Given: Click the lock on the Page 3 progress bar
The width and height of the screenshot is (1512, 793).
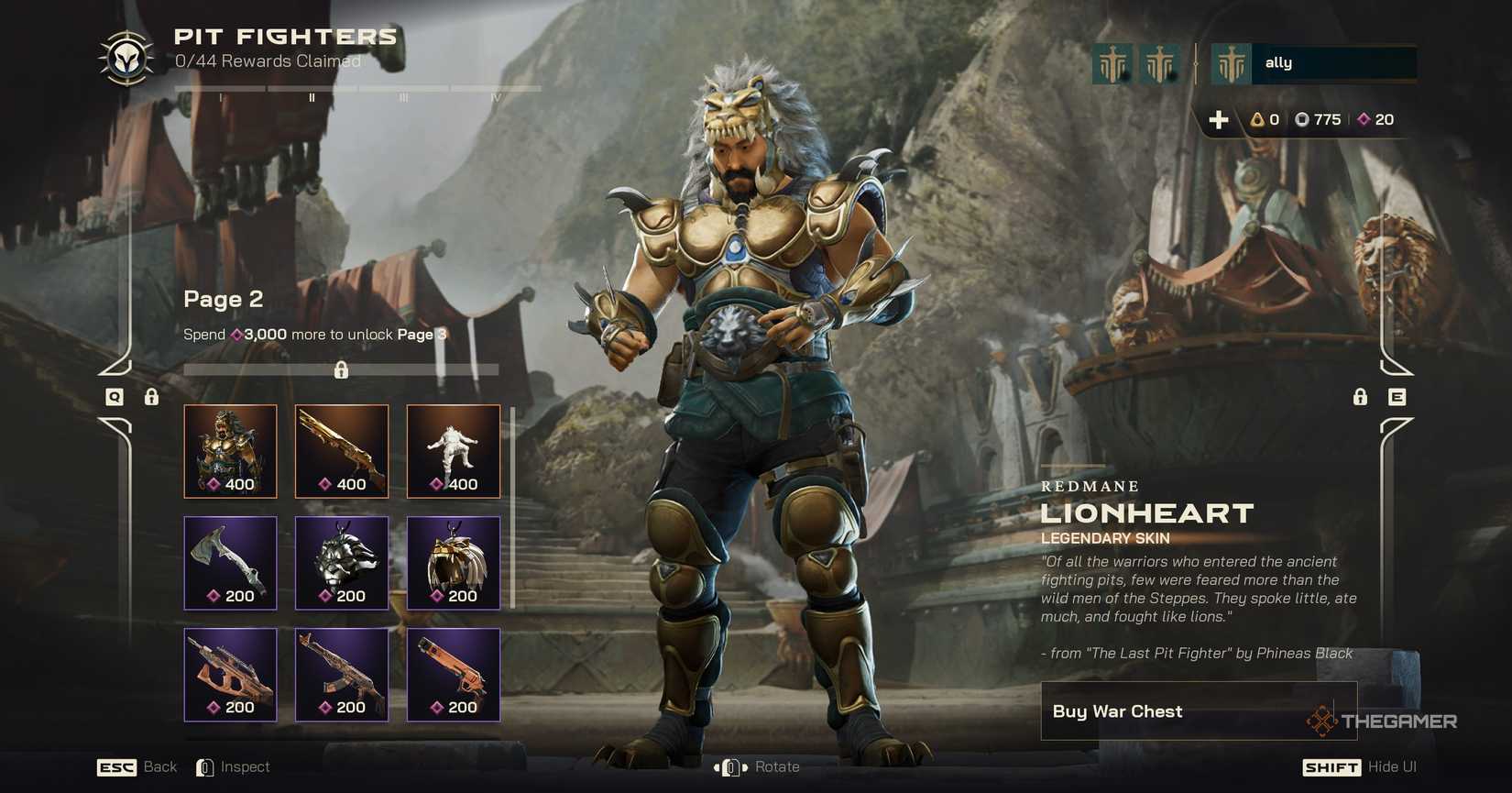Looking at the screenshot, I should coord(342,369).
